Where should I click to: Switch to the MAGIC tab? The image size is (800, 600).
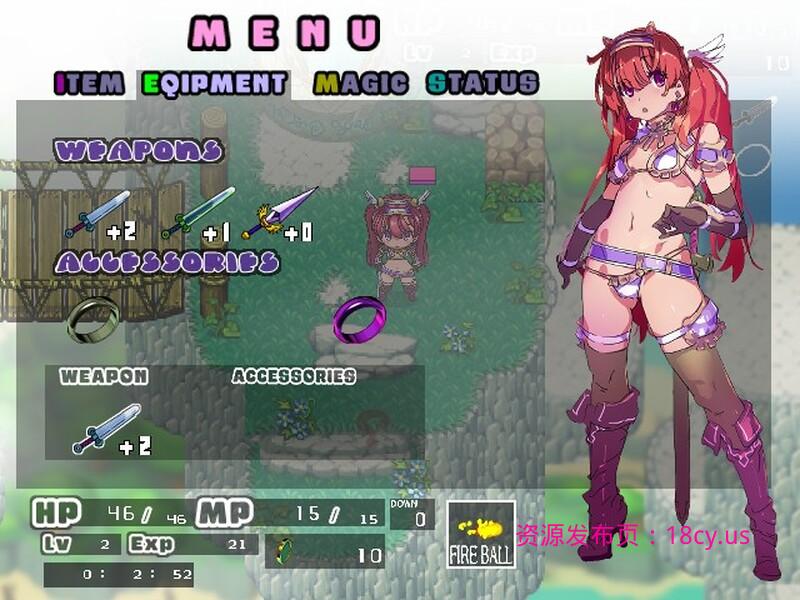point(363,83)
